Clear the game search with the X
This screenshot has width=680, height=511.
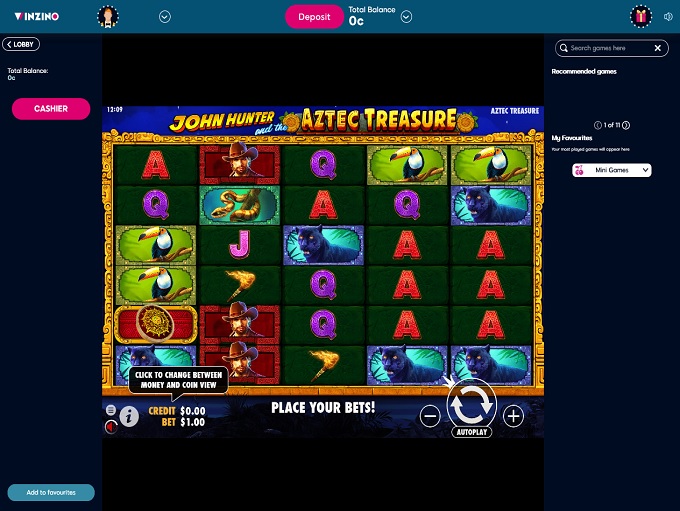(658, 48)
